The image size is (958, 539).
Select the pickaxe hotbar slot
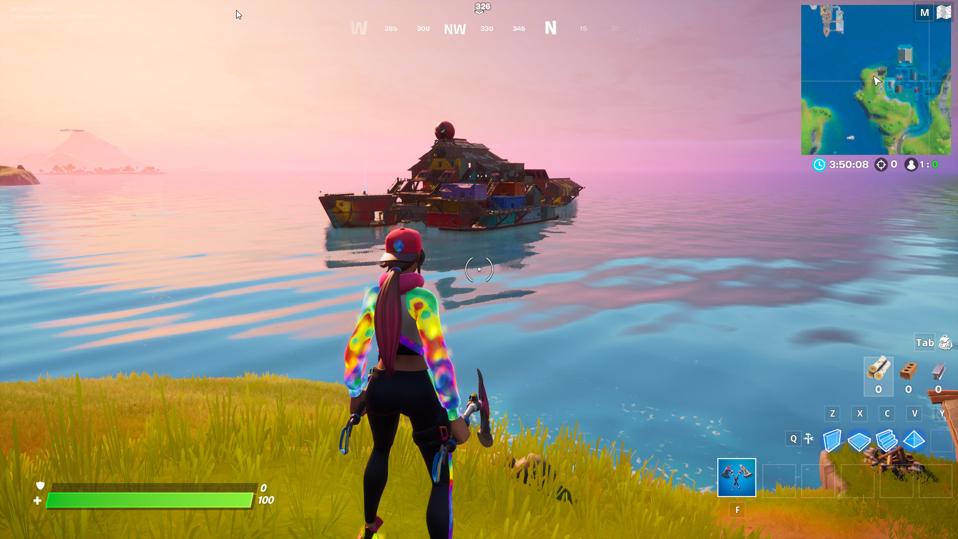(737, 478)
